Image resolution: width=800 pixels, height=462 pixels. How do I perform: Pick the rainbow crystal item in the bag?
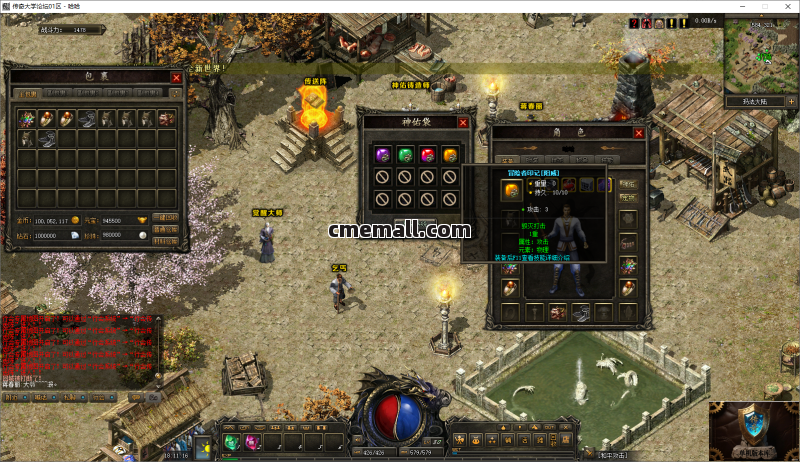[x=27, y=118]
